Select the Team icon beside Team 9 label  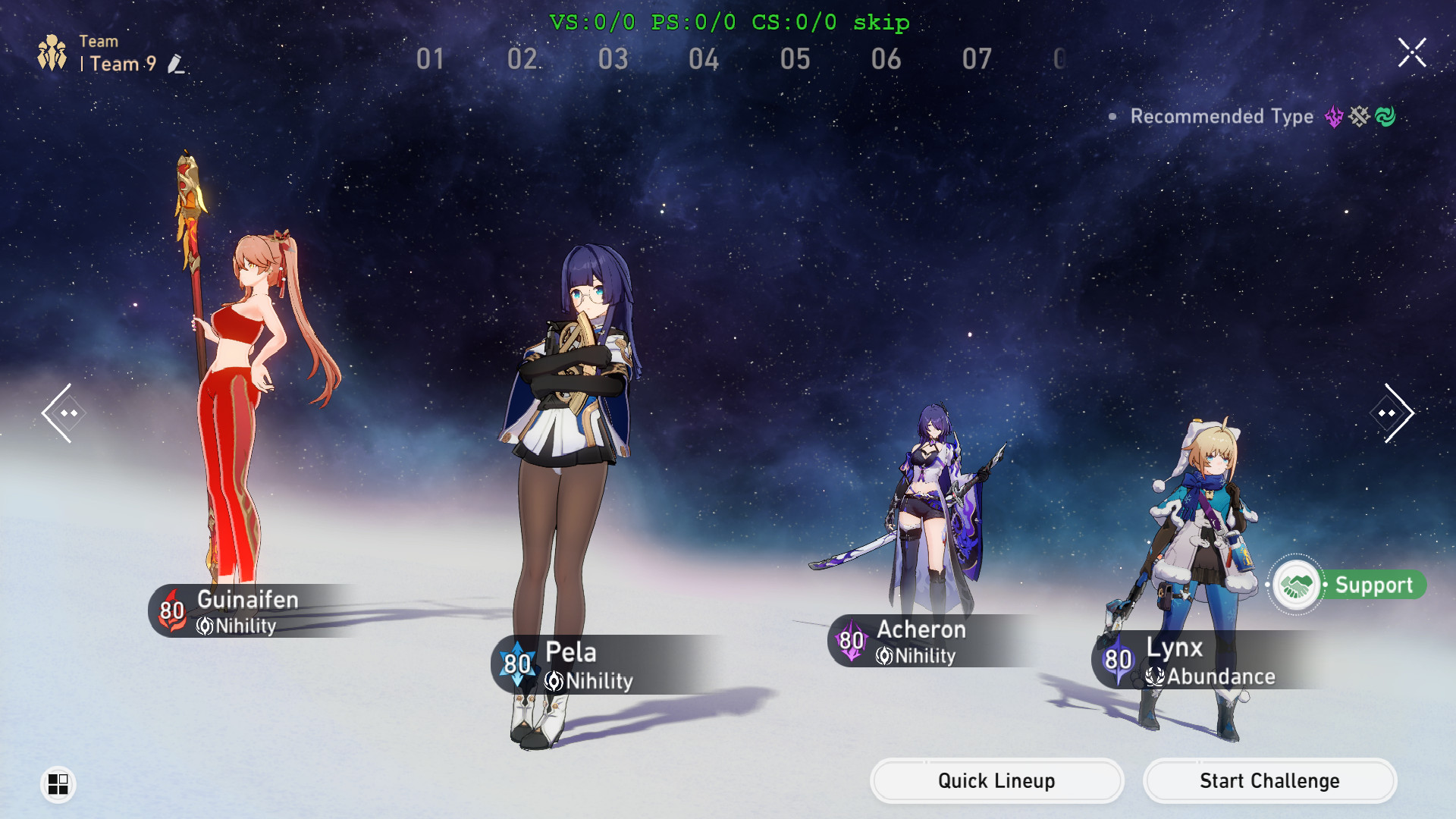[53, 52]
